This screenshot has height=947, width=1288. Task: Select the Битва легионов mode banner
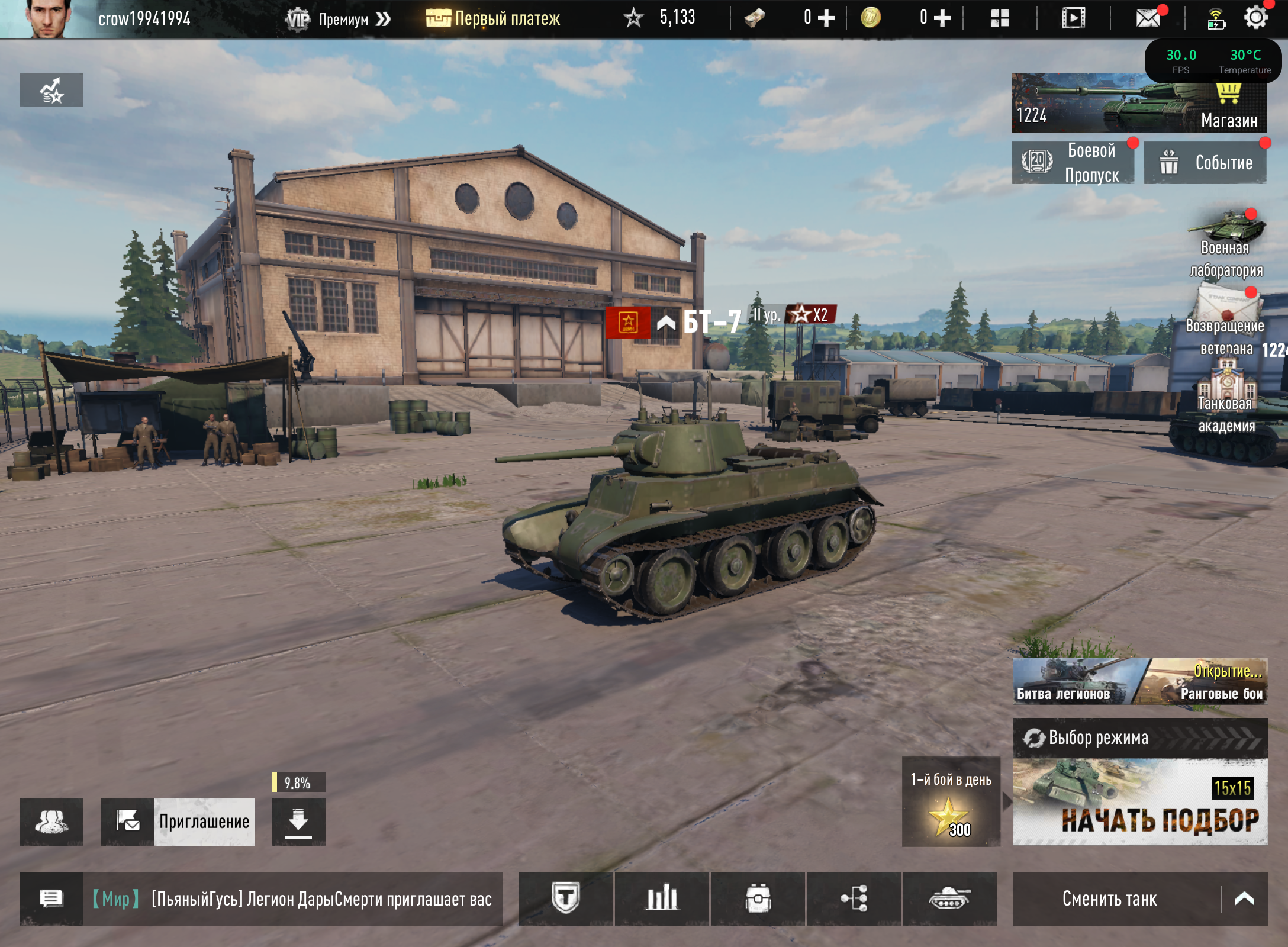pyautogui.click(x=1071, y=682)
